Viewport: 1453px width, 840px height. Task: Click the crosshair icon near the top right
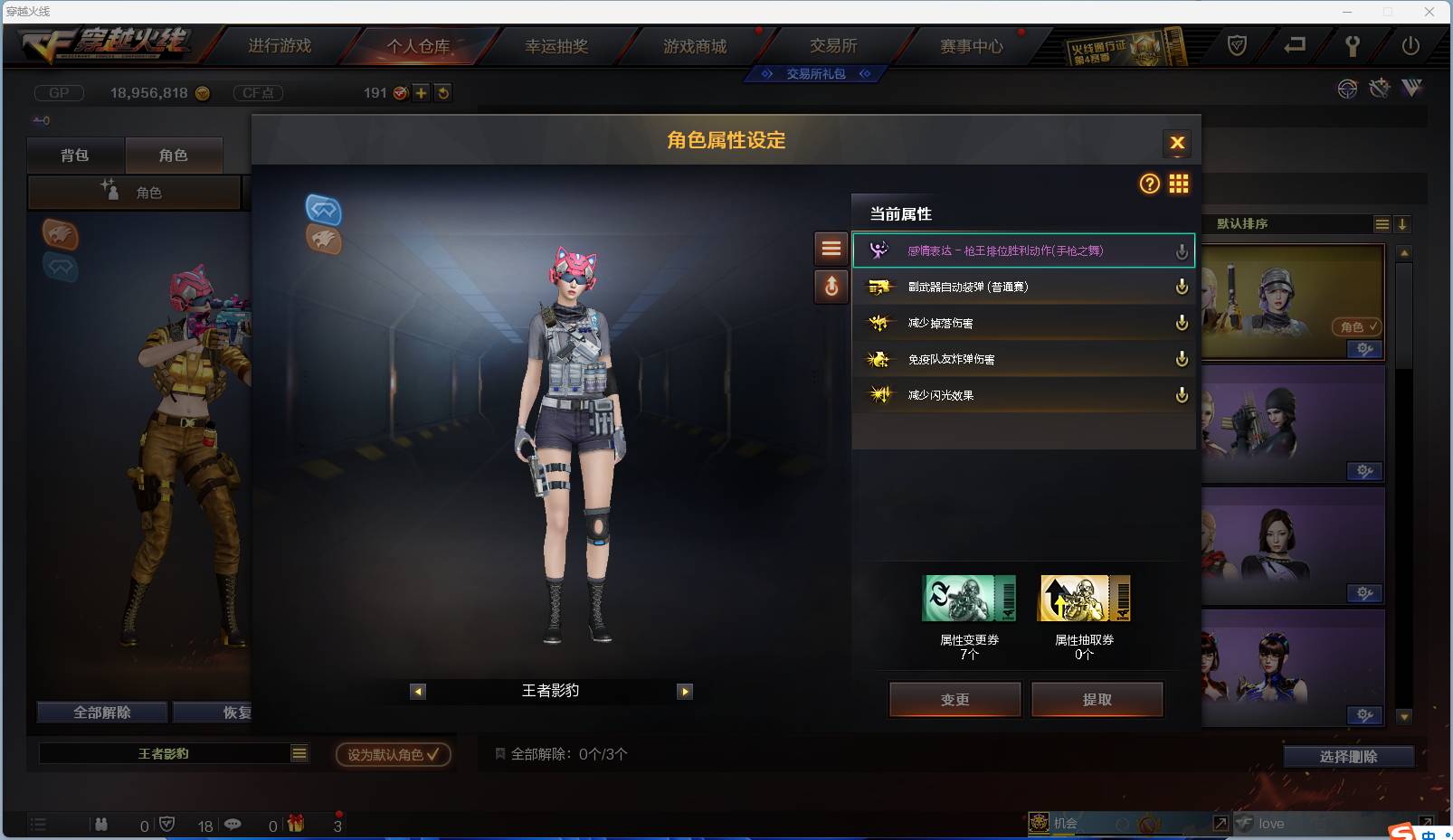pos(1346,89)
